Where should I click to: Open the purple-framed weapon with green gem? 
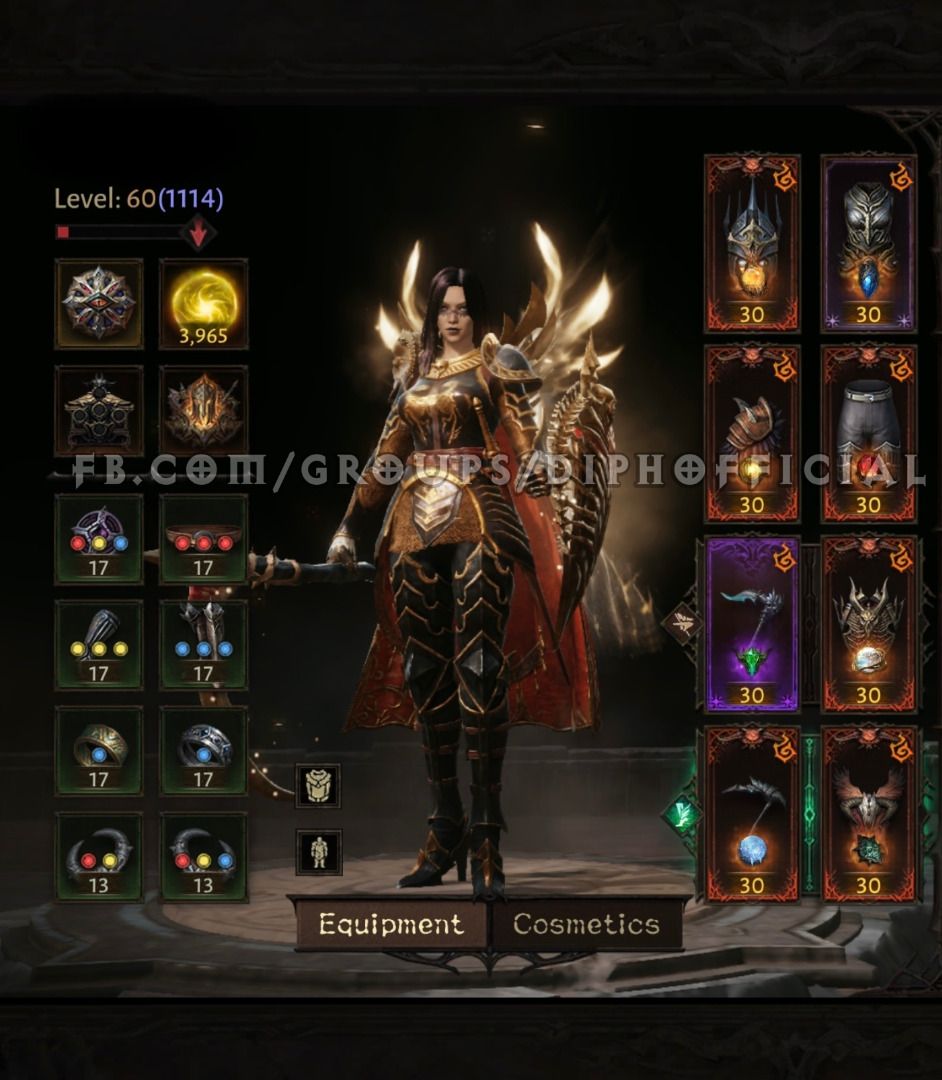[x=752, y=624]
